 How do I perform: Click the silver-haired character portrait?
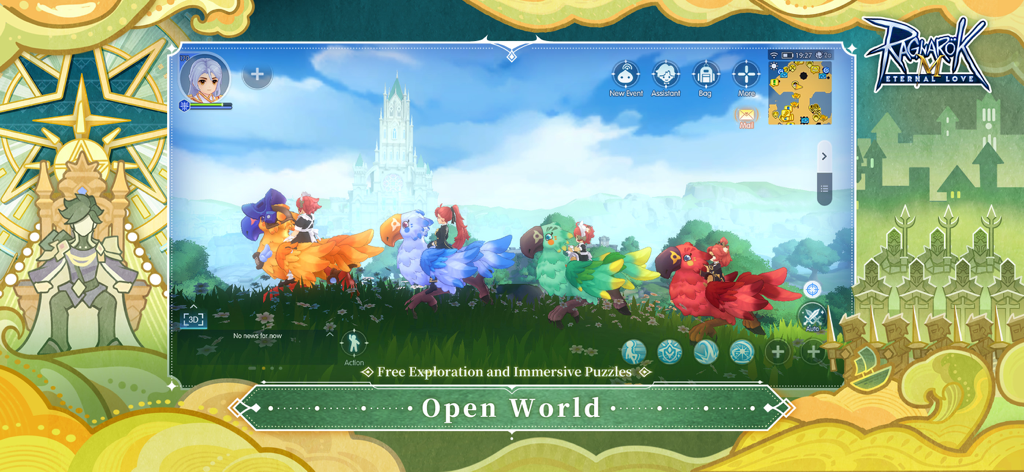pos(204,77)
